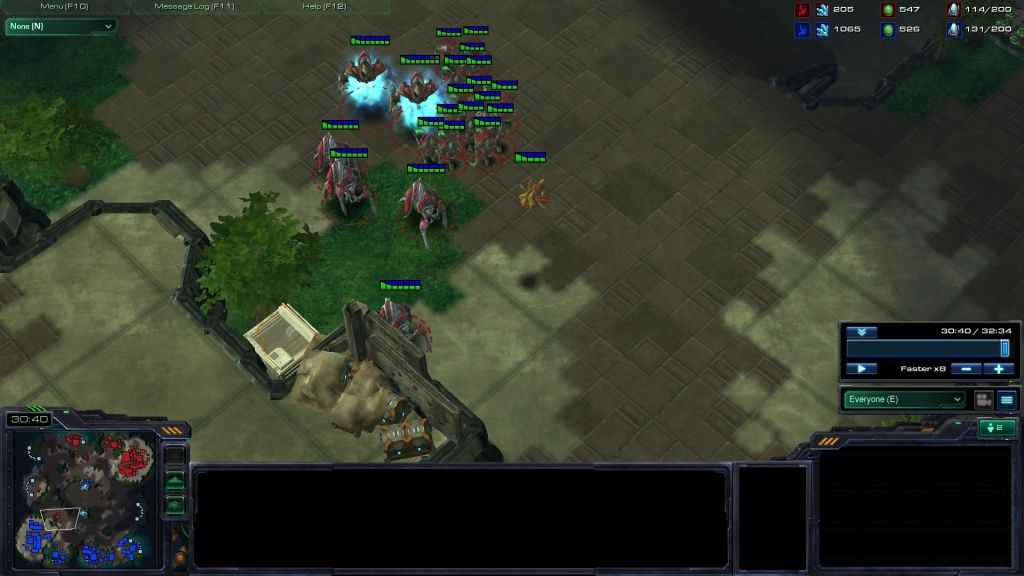Decrease replay speed with the minus button
Viewport: 1024px width, 576px height.
pos(965,369)
